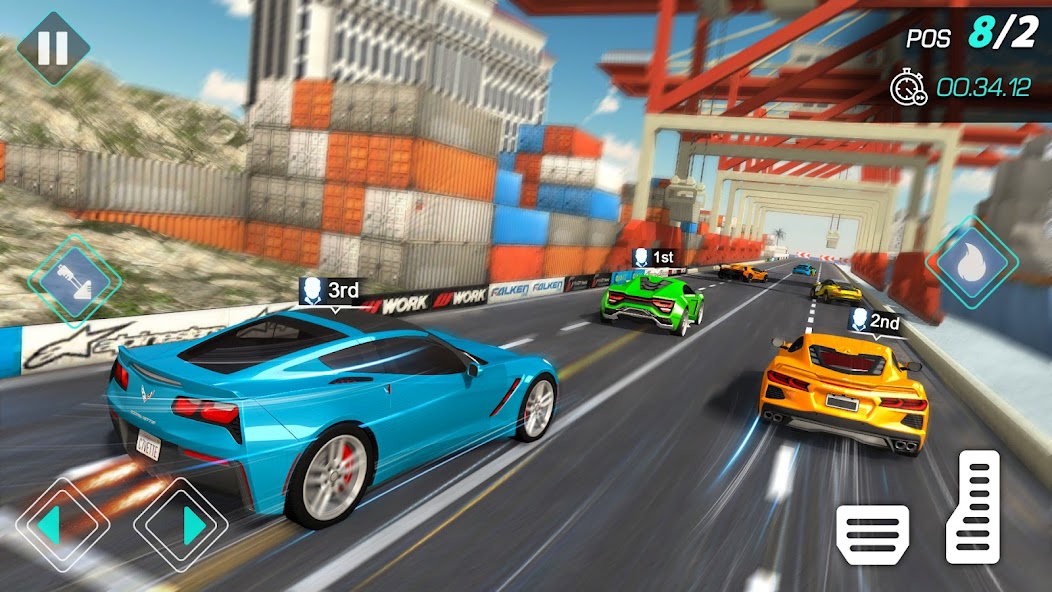Pause the race
Screen dimensions: 1052x592
(x=53, y=47)
